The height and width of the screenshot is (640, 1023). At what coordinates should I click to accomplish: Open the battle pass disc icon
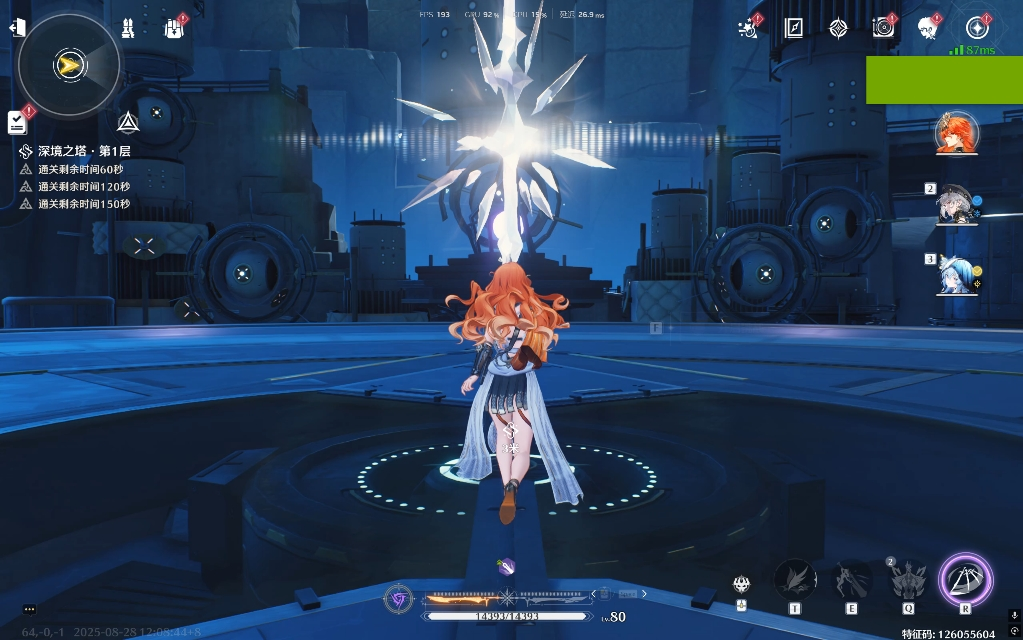click(882, 28)
